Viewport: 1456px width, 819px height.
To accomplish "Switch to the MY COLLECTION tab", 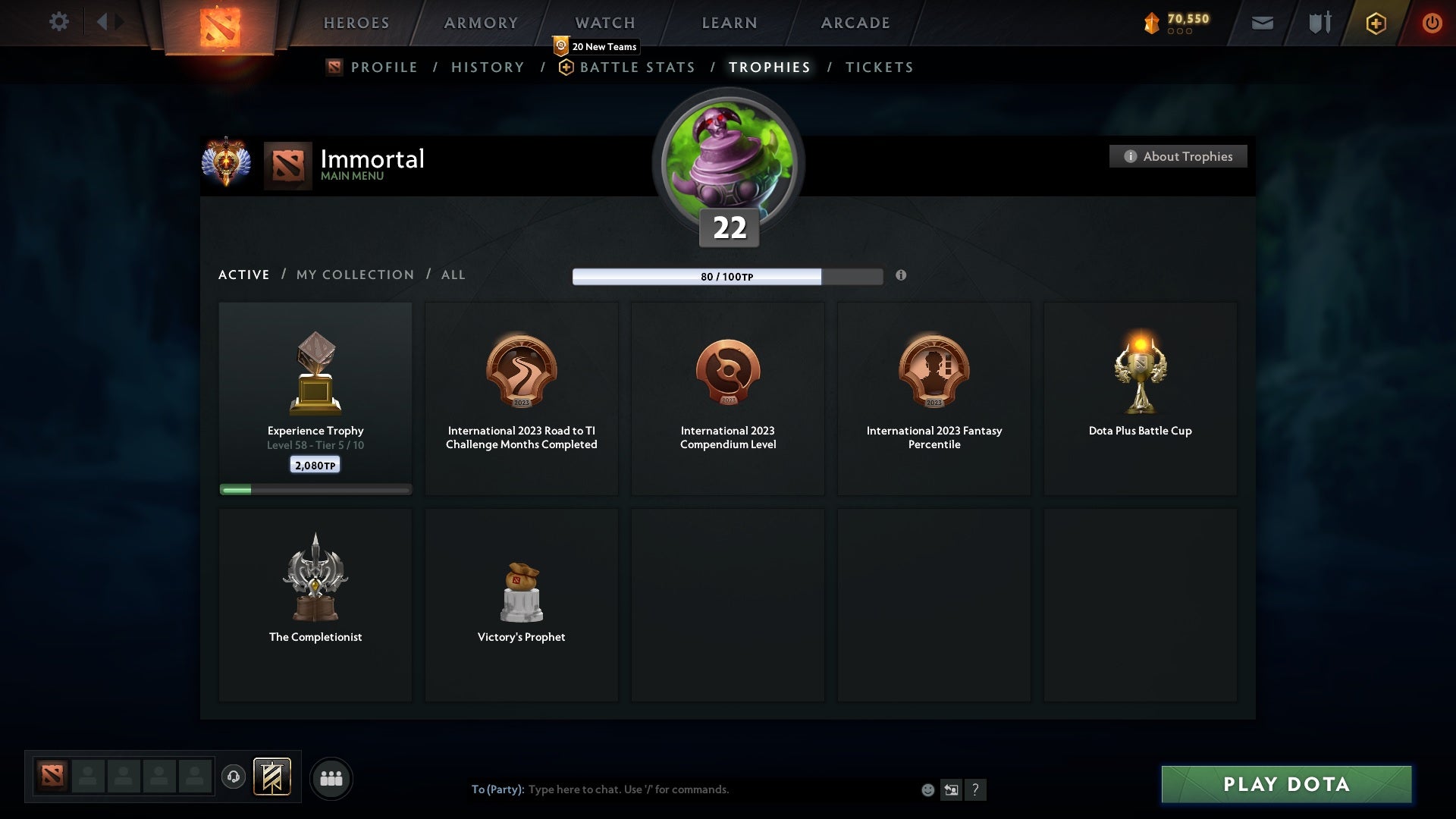I will [354, 275].
